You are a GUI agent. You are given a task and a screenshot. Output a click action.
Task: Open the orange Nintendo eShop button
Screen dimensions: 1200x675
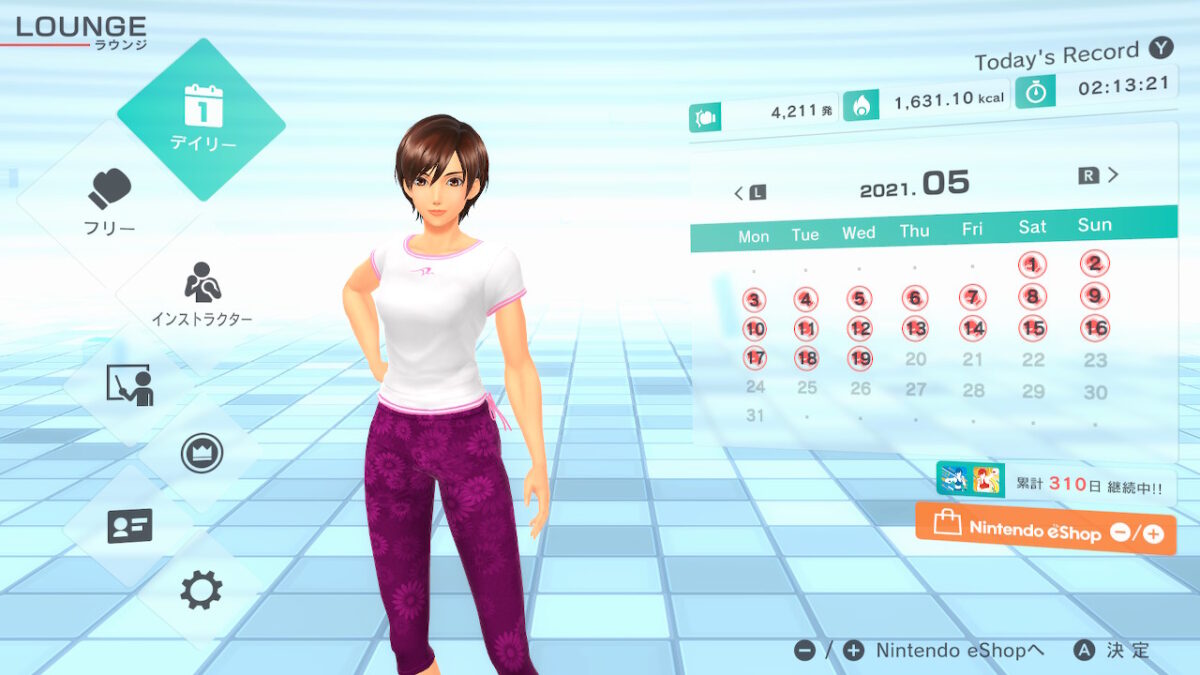click(x=1045, y=530)
